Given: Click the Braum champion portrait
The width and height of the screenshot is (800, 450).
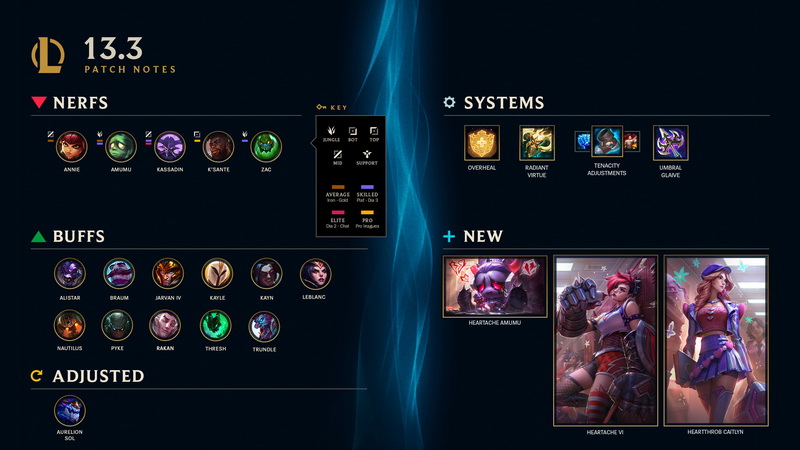Looking at the screenshot, I should pos(119,273).
